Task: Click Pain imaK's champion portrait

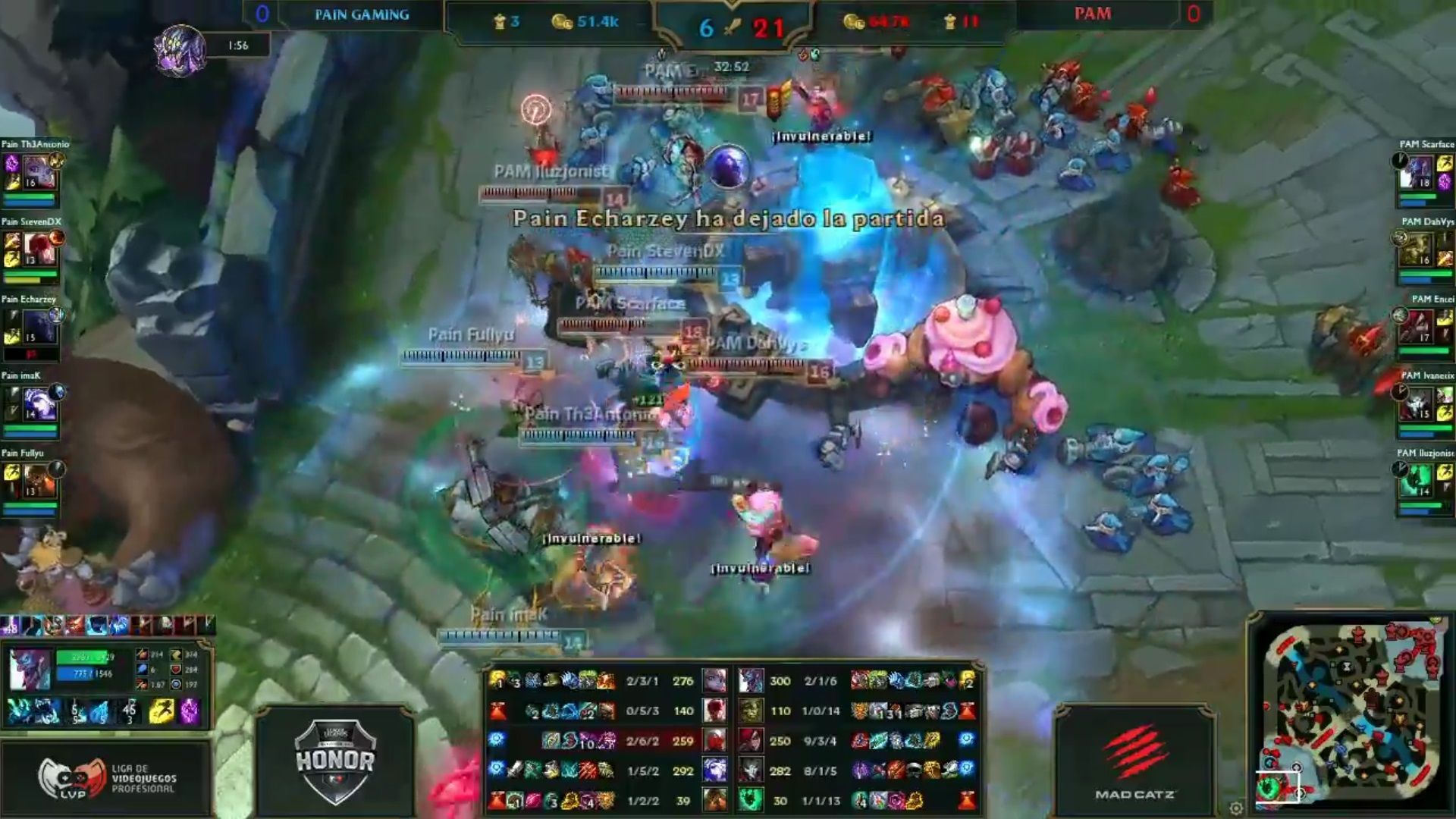Action: pyautogui.click(x=38, y=403)
